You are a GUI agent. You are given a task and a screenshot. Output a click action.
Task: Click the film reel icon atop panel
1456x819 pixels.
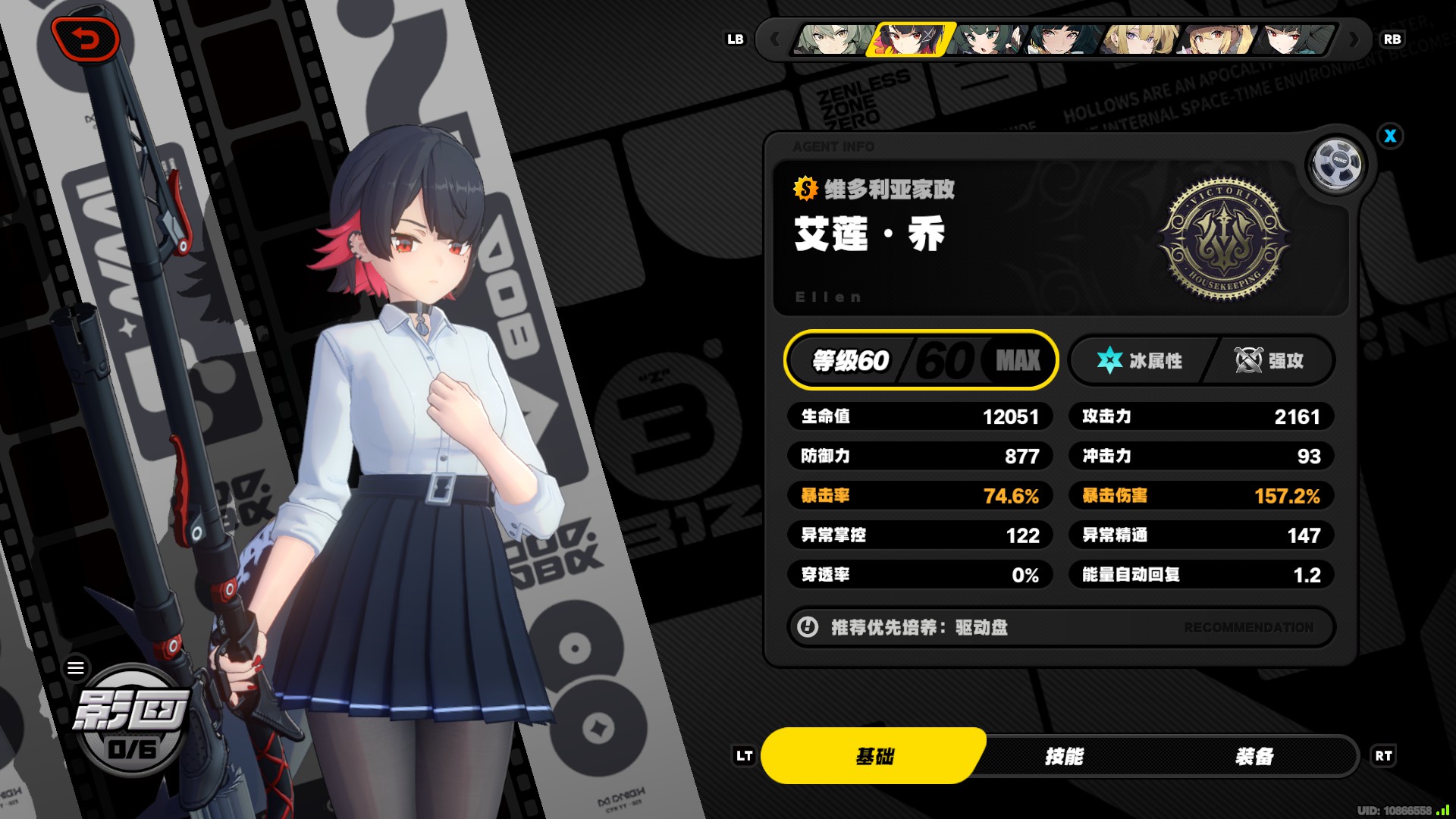1336,163
